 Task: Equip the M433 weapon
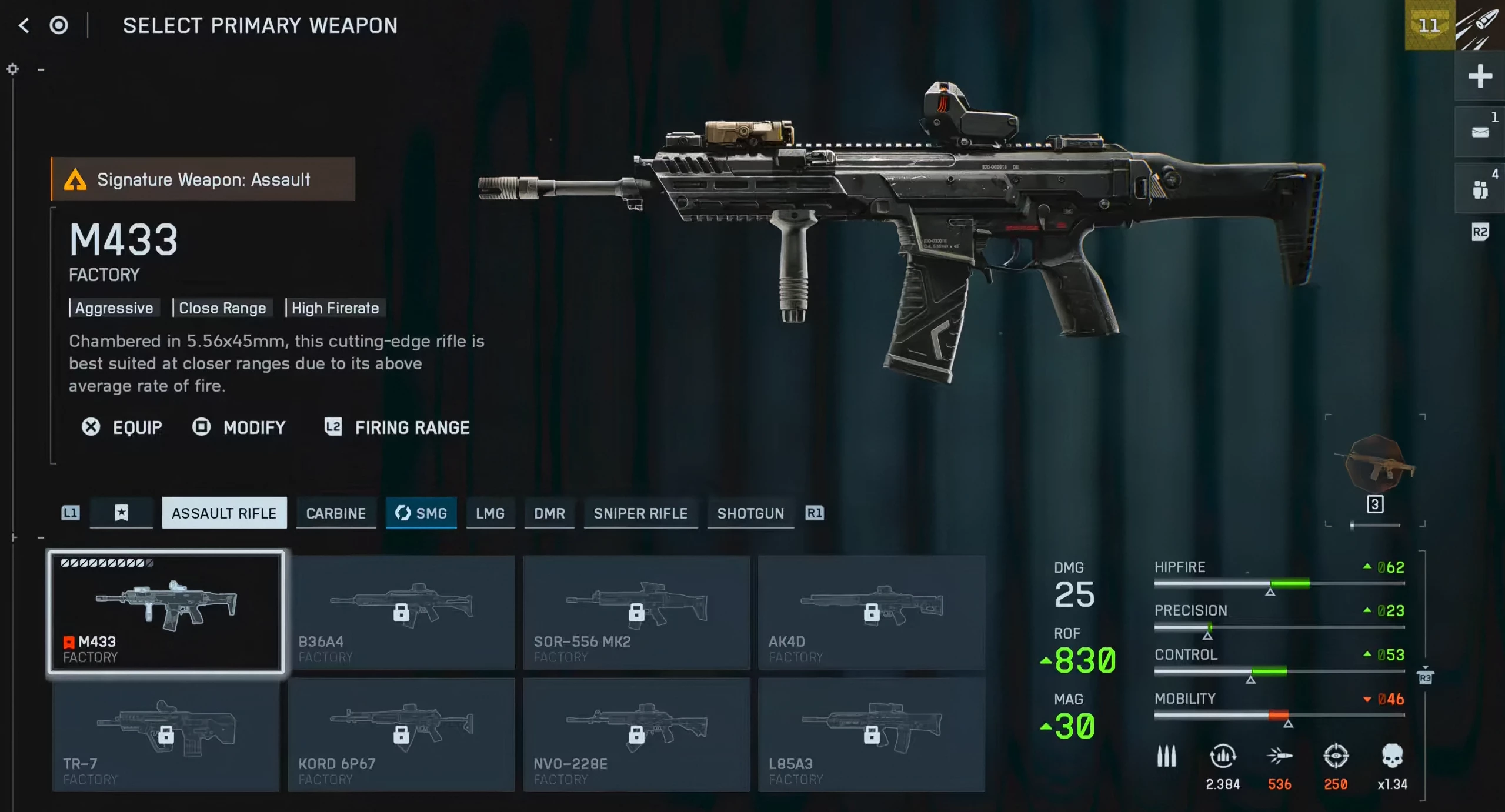click(x=122, y=427)
